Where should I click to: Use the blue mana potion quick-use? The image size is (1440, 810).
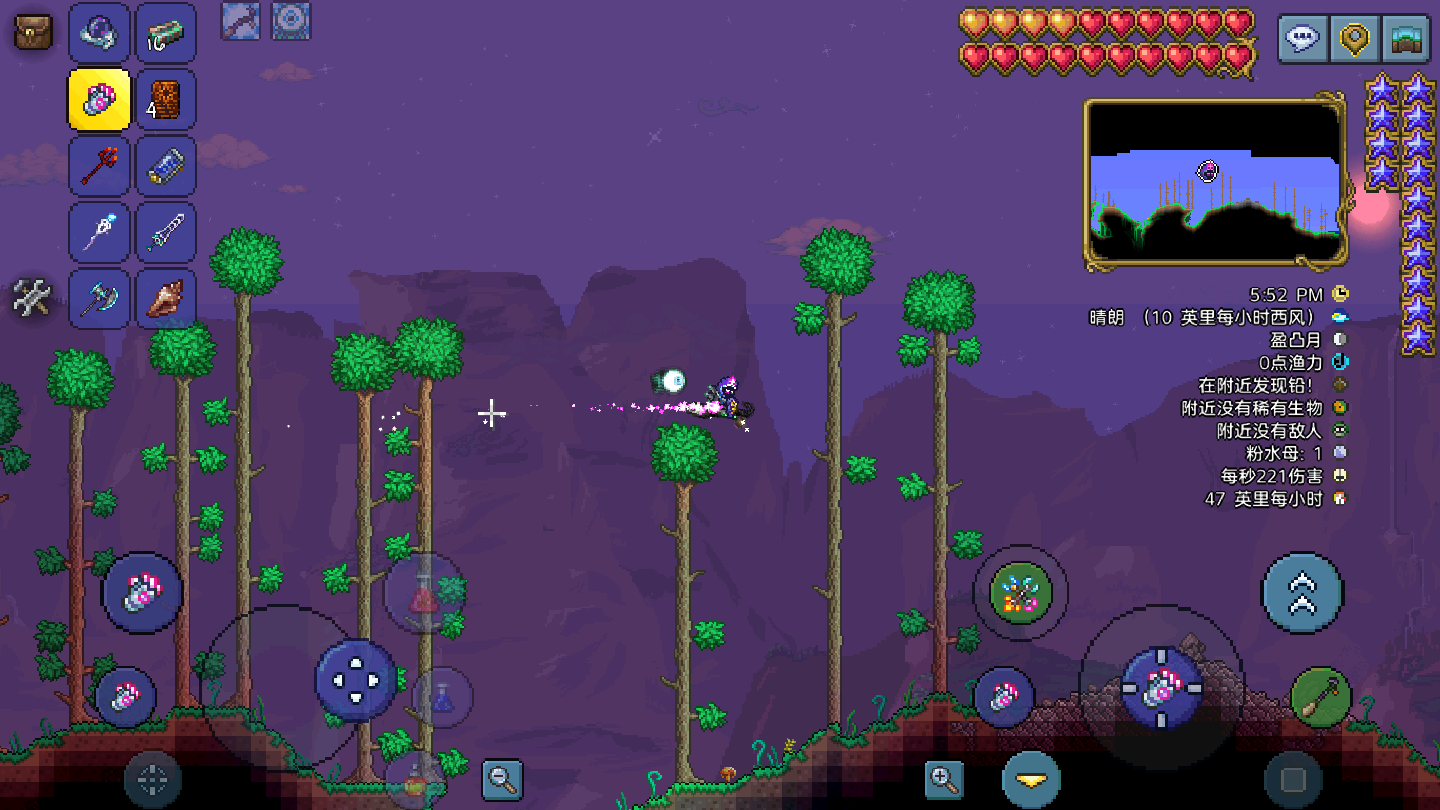442,697
